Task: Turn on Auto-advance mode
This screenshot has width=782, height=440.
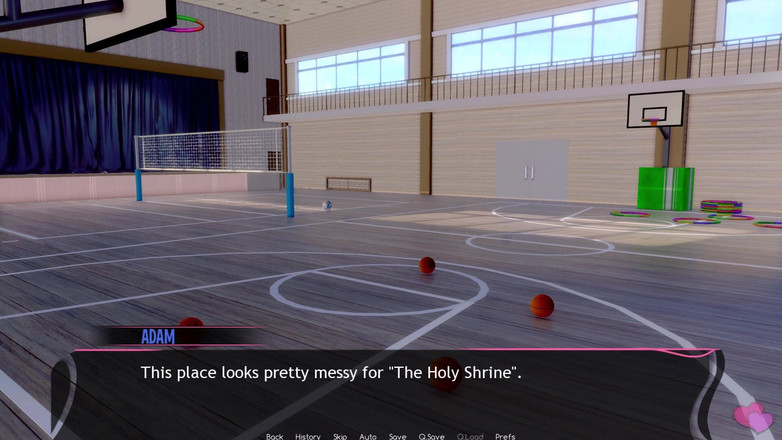Action: point(368,436)
